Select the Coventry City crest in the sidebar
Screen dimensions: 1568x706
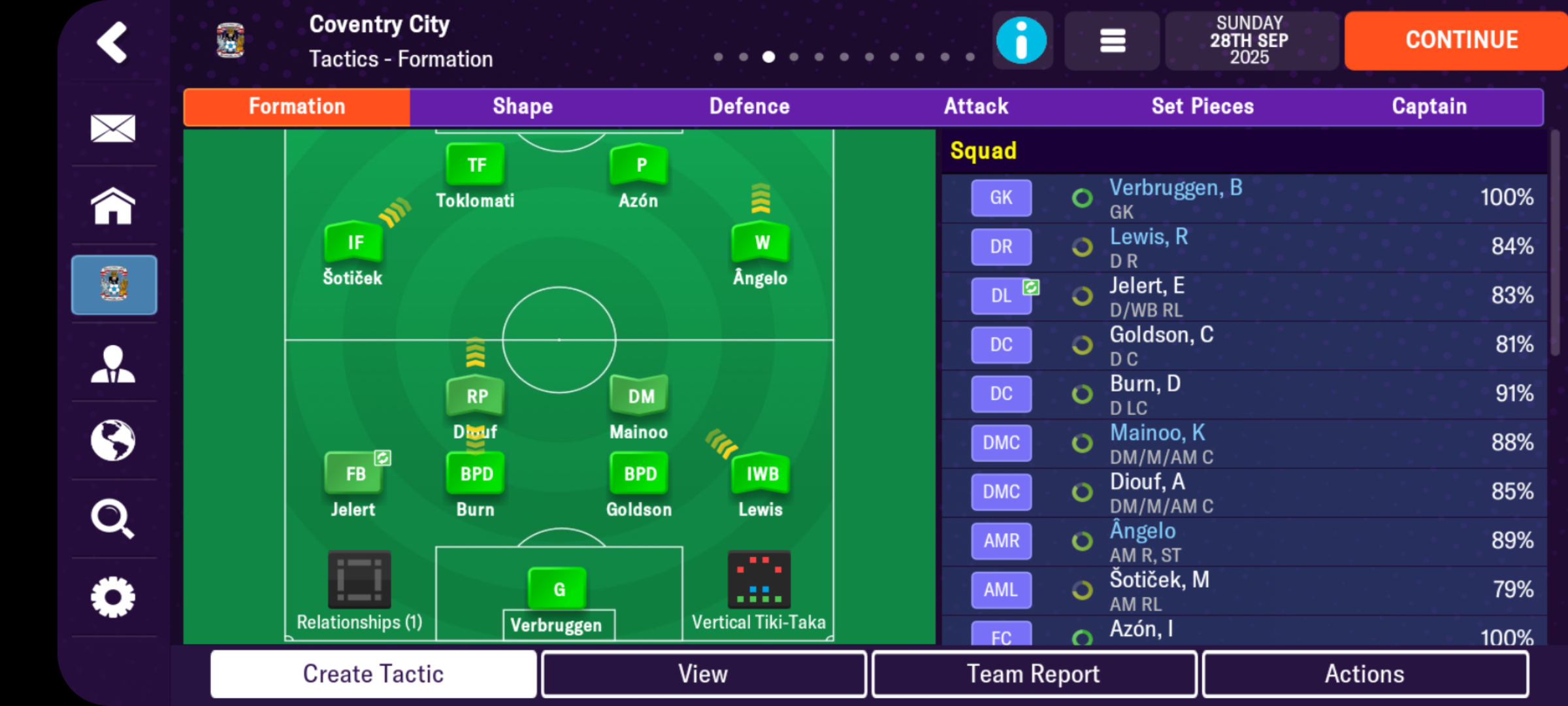[114, 286]
